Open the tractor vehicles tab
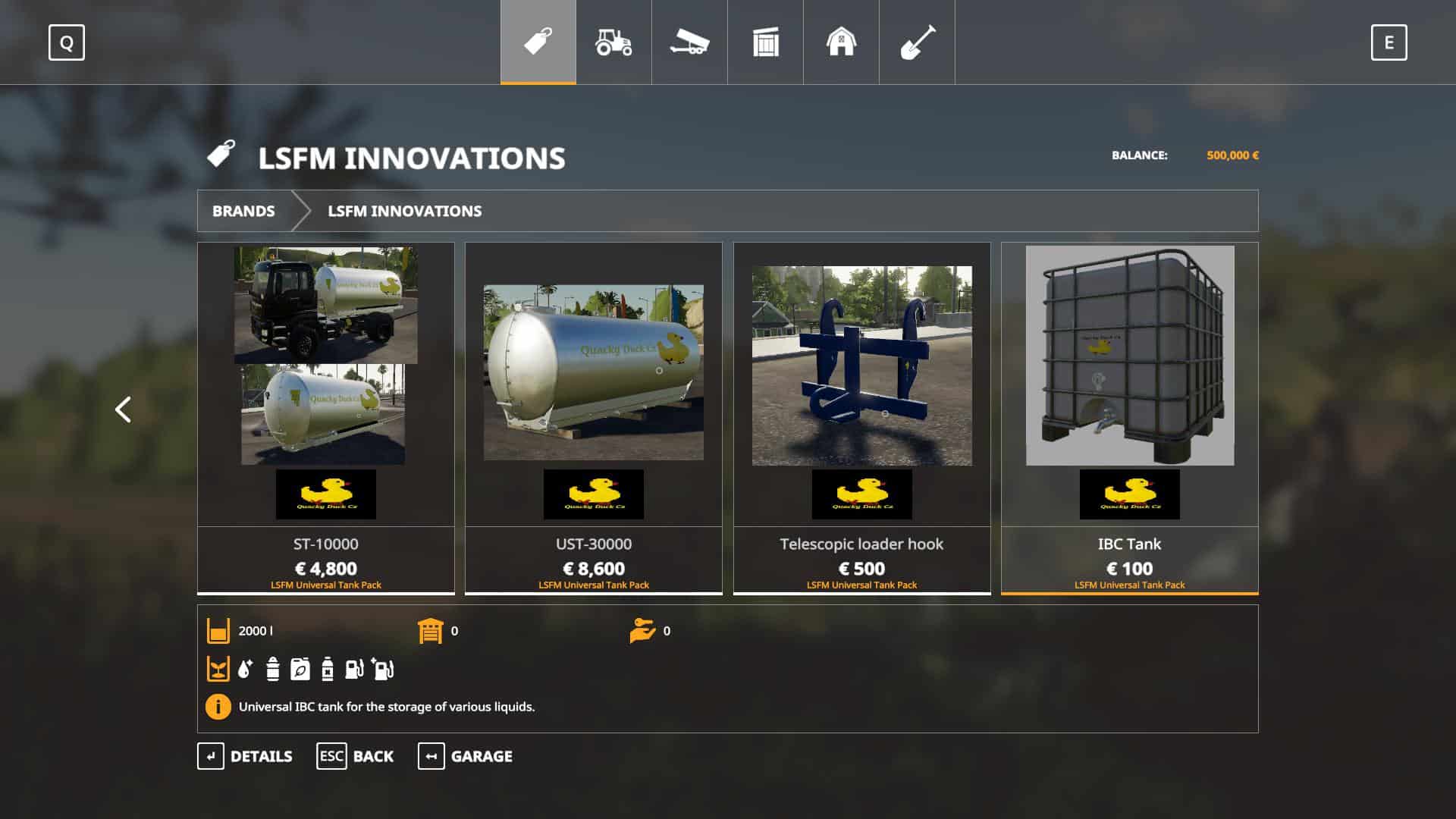 pyautogui.click(x=613, y=42)
